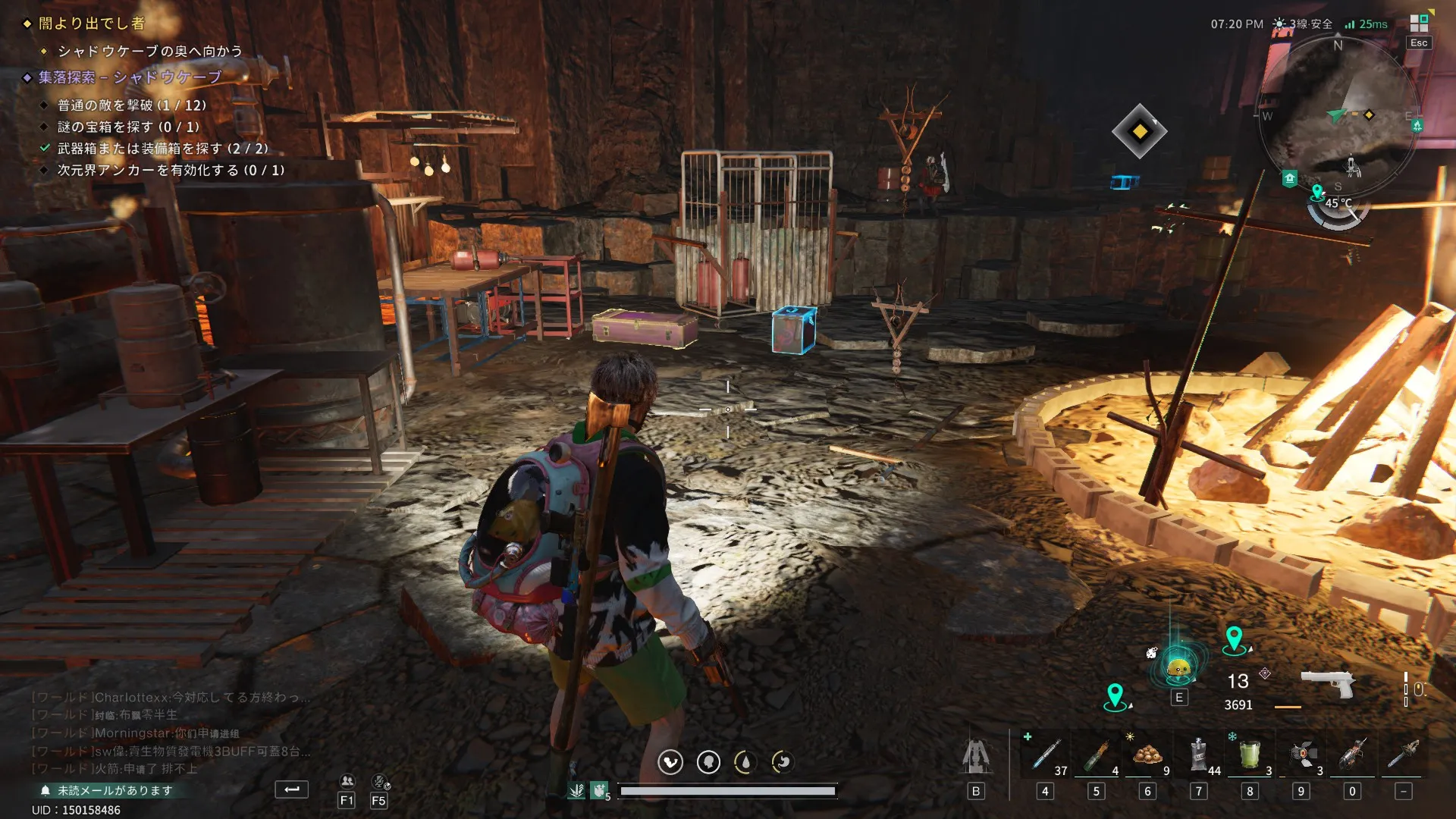Activate the yellow deviation creature ability
This screenshot has width=1456, height=819.
[1178, 667]
